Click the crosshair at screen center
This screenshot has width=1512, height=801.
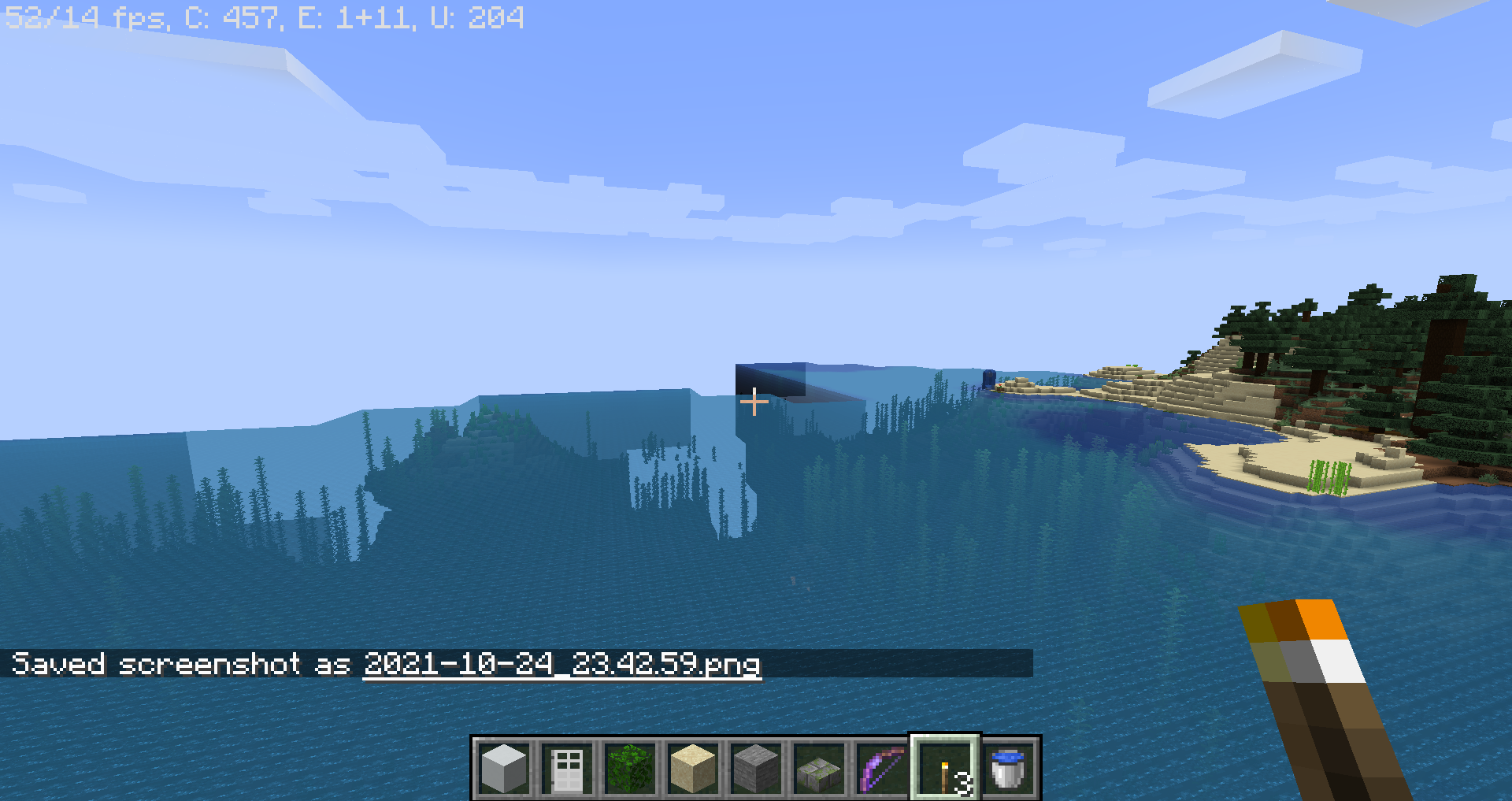coord(755,402)
